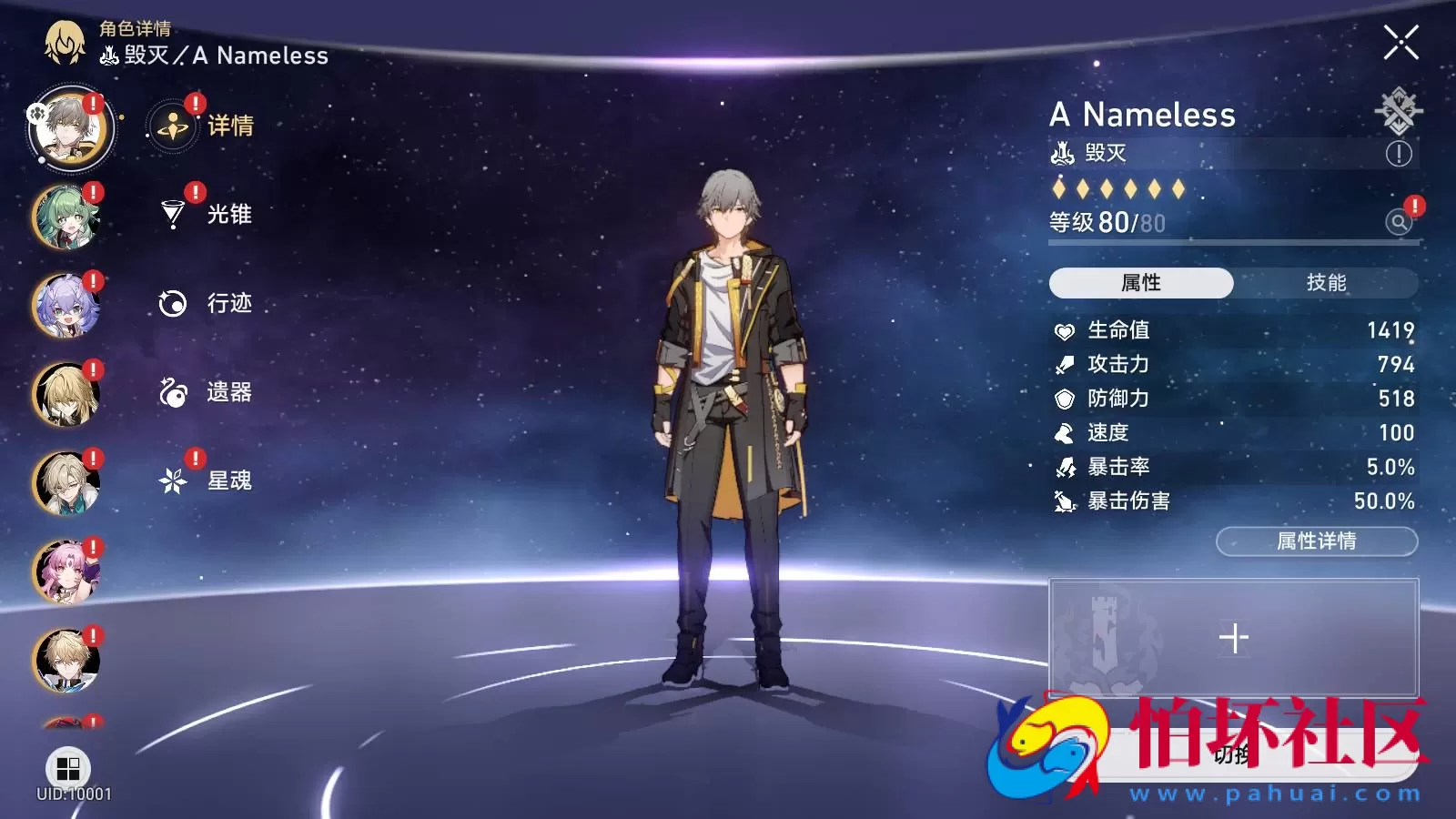This screenshot has height=819, width=1456.
Task: Choose the gray-haired Trailblazer portrait
Action: (70, 129)
